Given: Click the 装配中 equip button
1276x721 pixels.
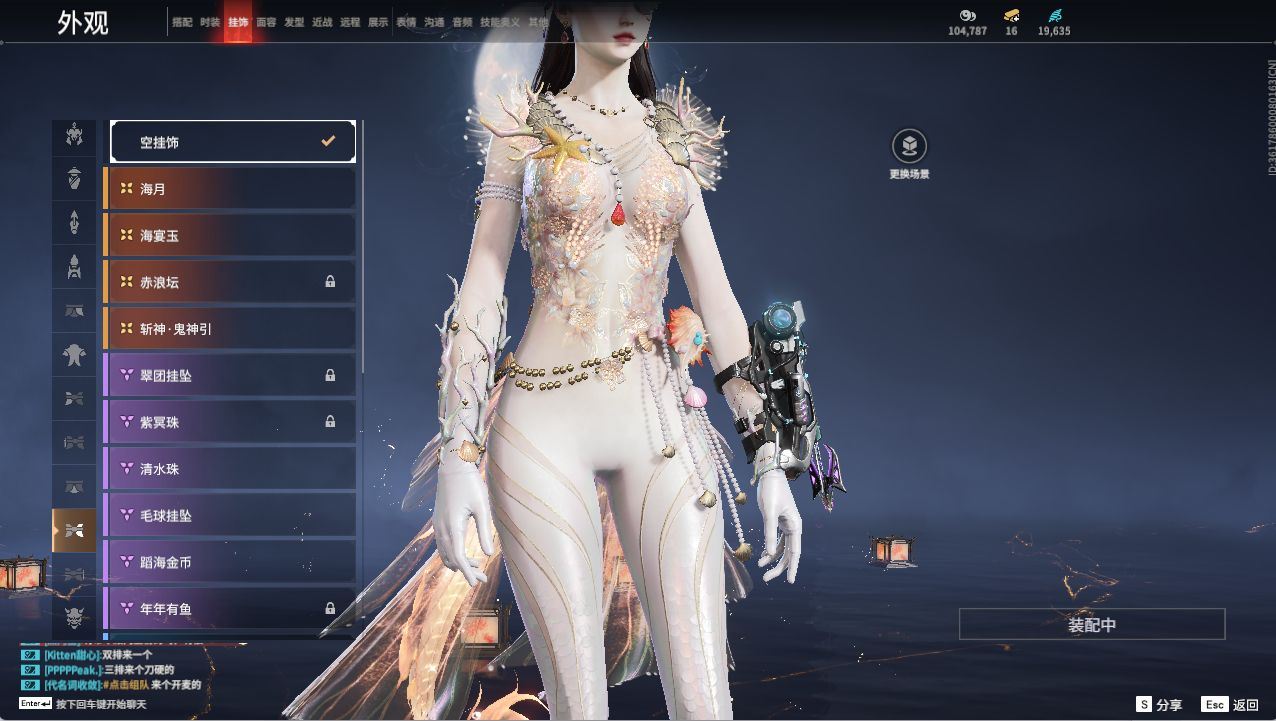Looking at the screenshot, I should (1092, 625).
